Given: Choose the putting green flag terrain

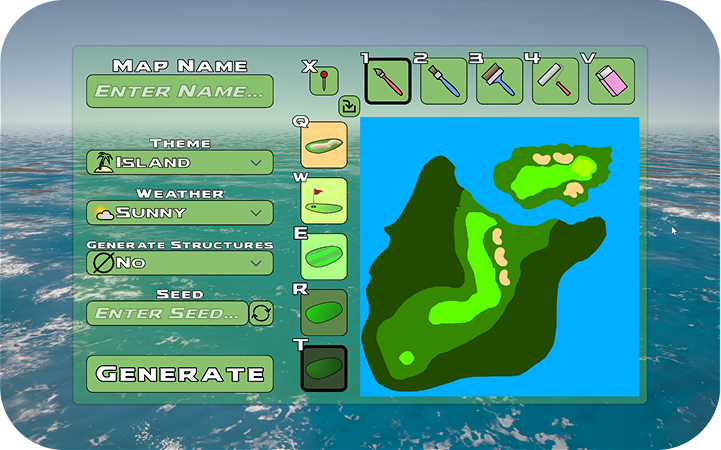Looking at the screenshot, I should pyautogui.click(x=324, y=201).
